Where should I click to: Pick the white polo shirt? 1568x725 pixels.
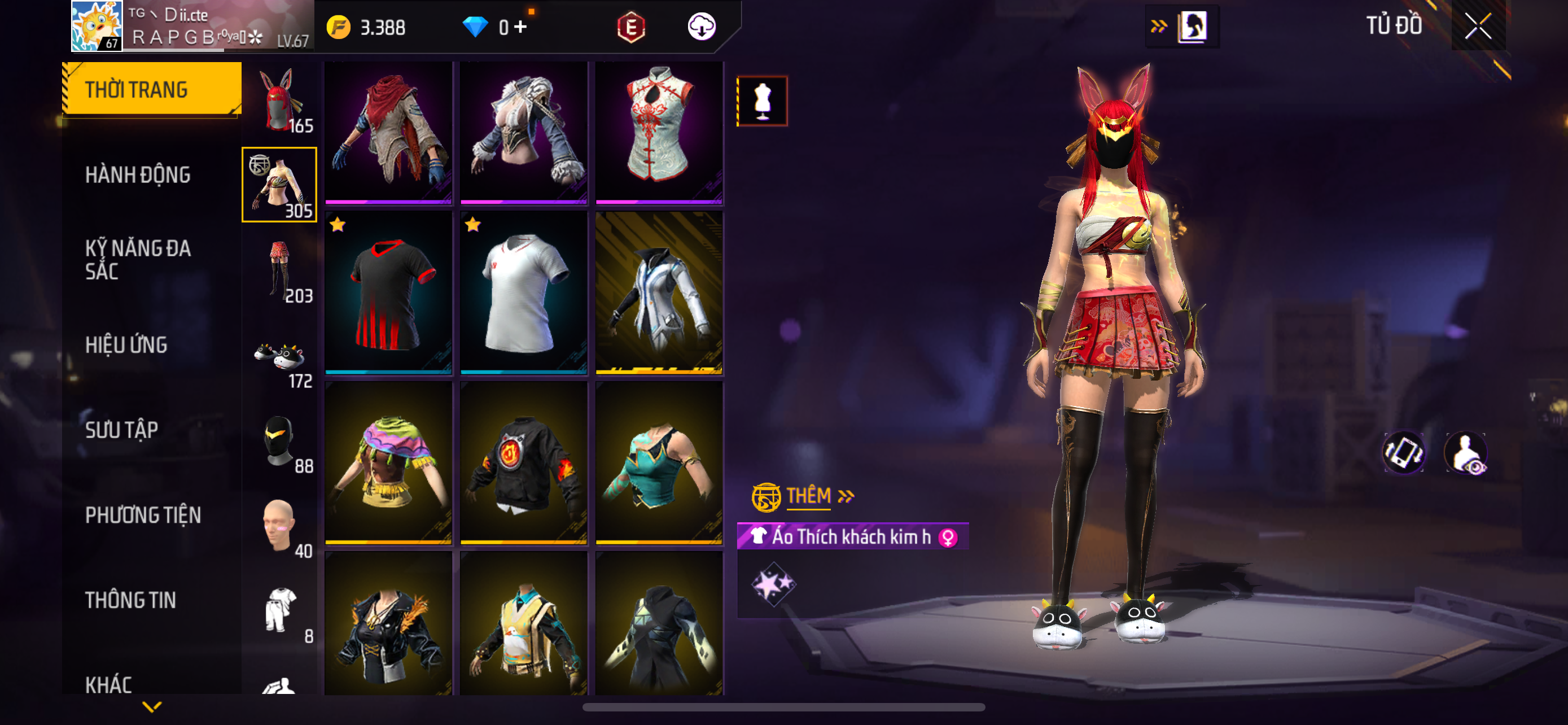tap(523, 293)
